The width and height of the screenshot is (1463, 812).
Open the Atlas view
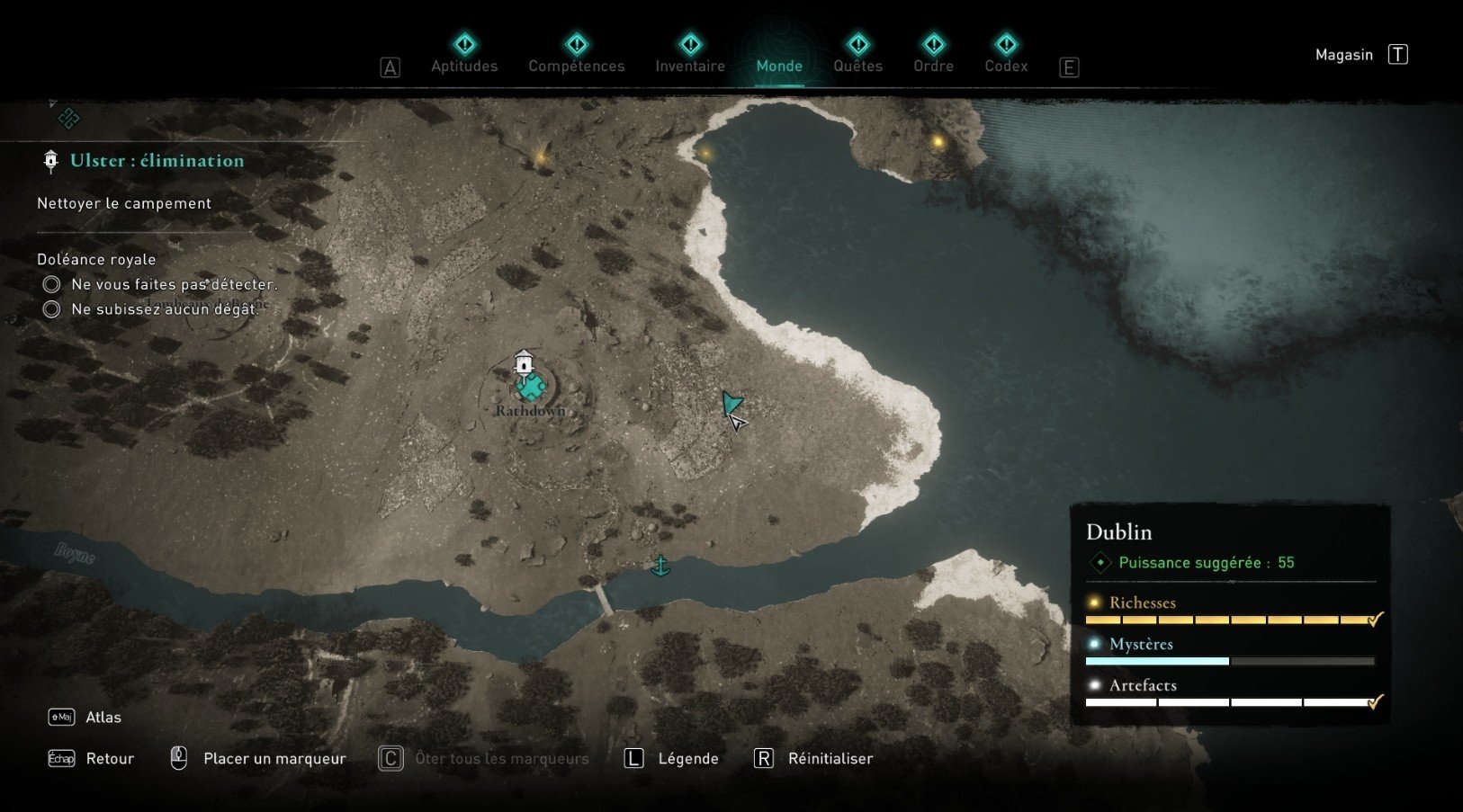pos(102,717)
